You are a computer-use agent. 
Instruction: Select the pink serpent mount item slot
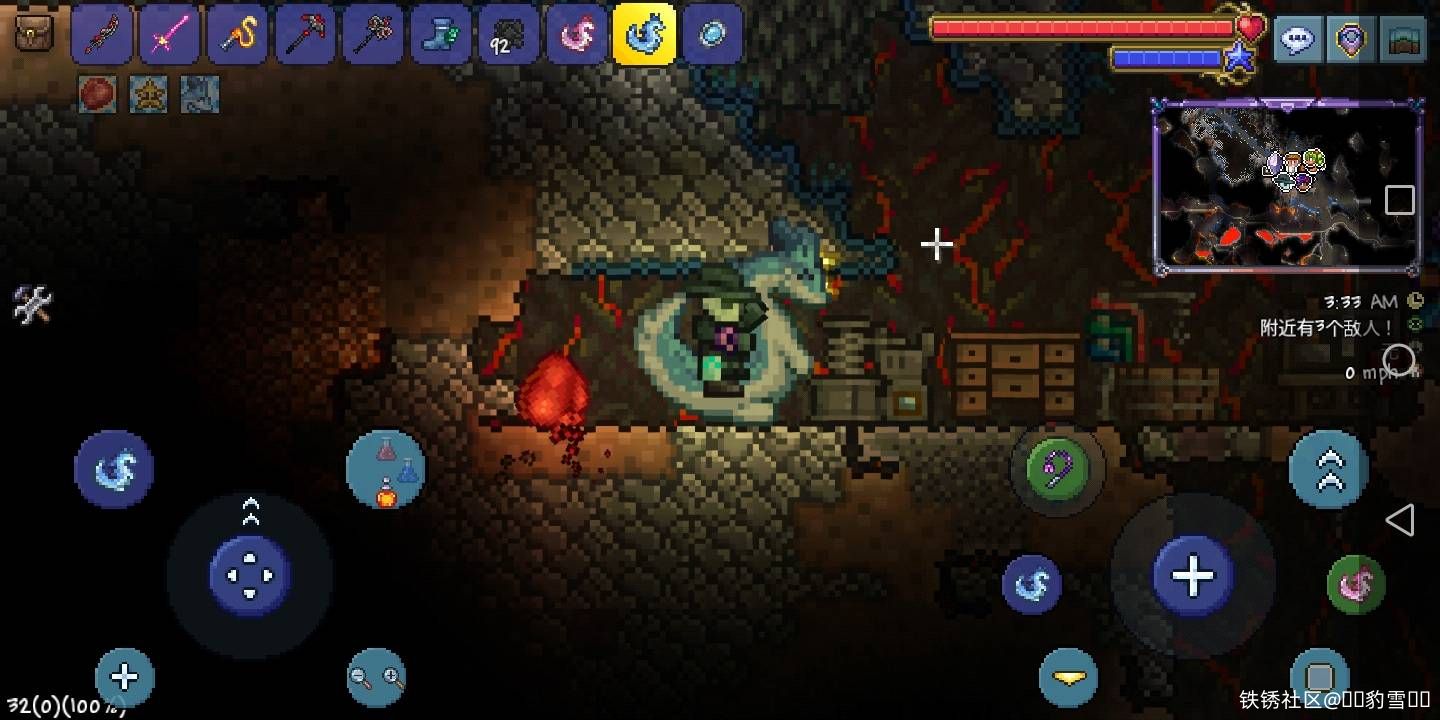(x=575, y=36)
